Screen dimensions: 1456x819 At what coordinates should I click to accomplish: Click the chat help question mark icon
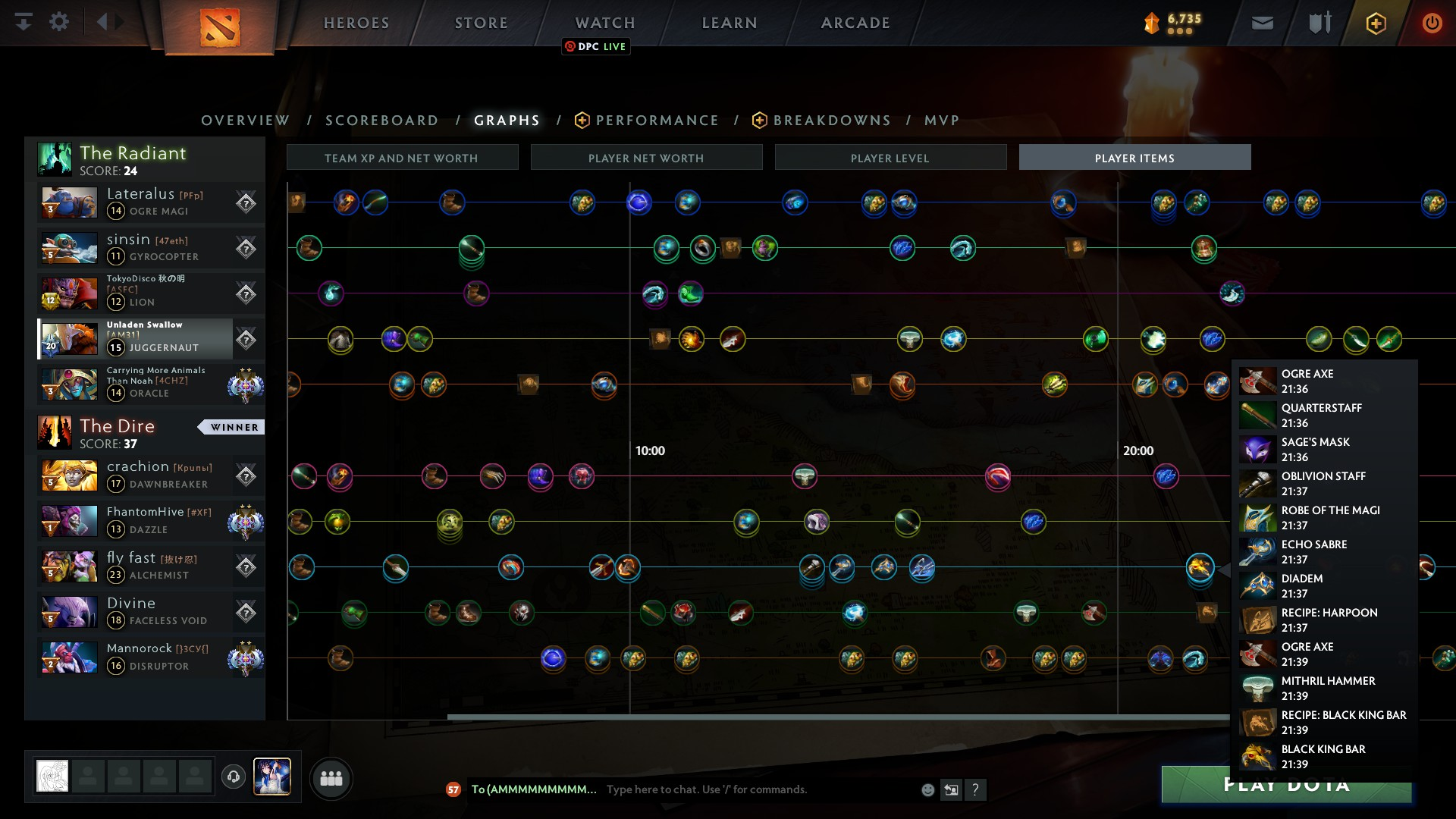(x=977, y=790)
